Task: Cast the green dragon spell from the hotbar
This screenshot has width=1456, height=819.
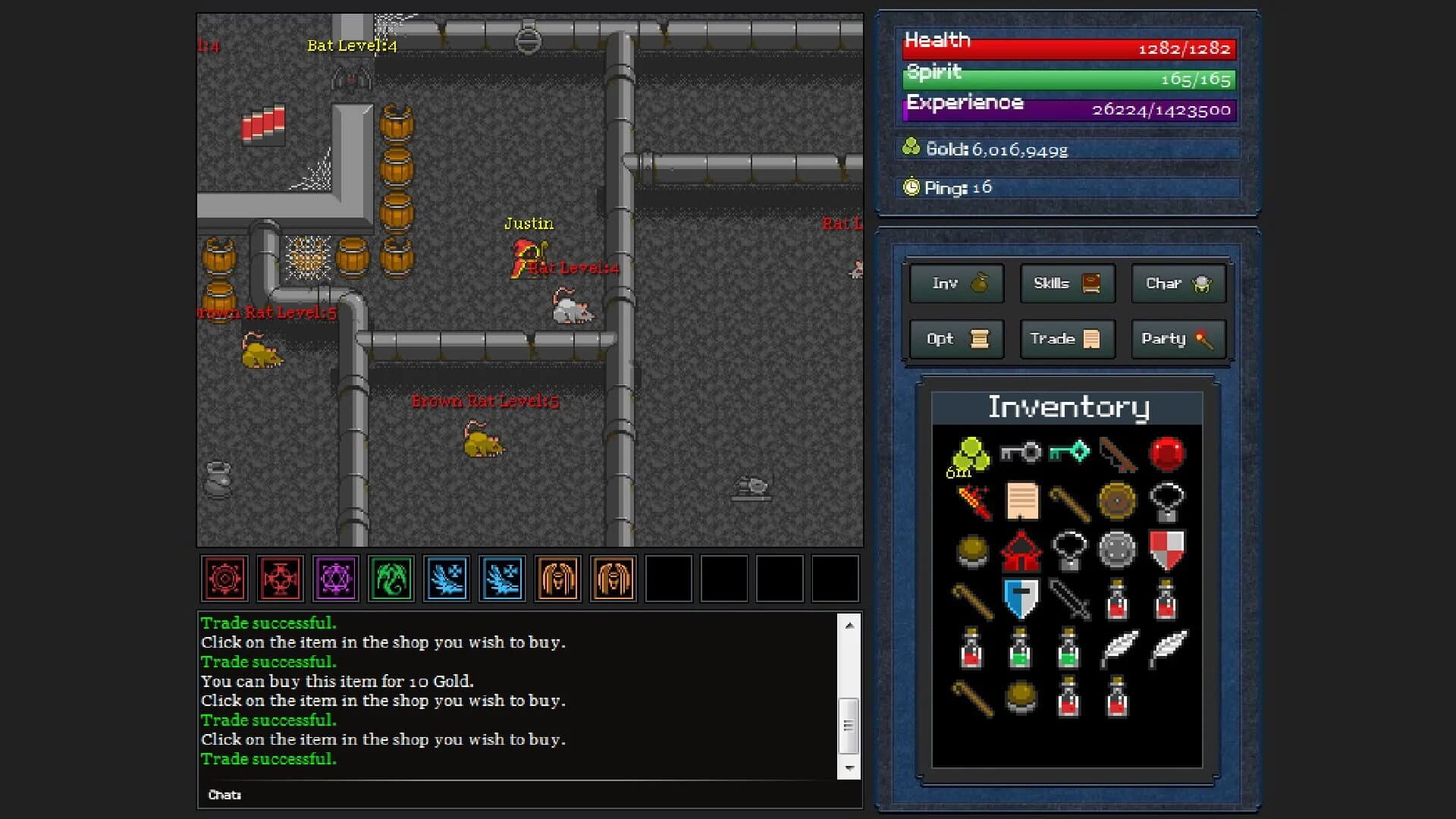Action: (391, 579)
